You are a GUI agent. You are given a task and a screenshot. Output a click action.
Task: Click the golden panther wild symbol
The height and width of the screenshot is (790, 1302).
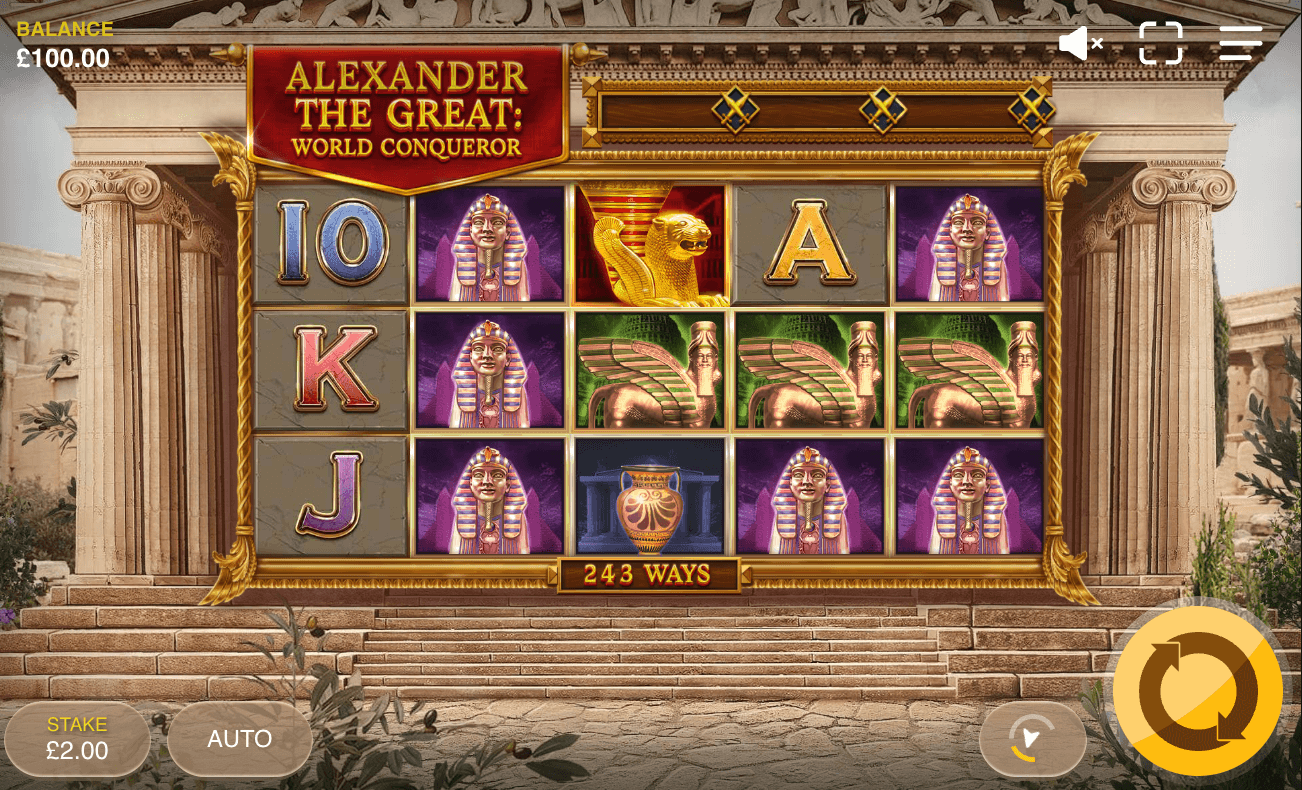[x=650, y=245]
